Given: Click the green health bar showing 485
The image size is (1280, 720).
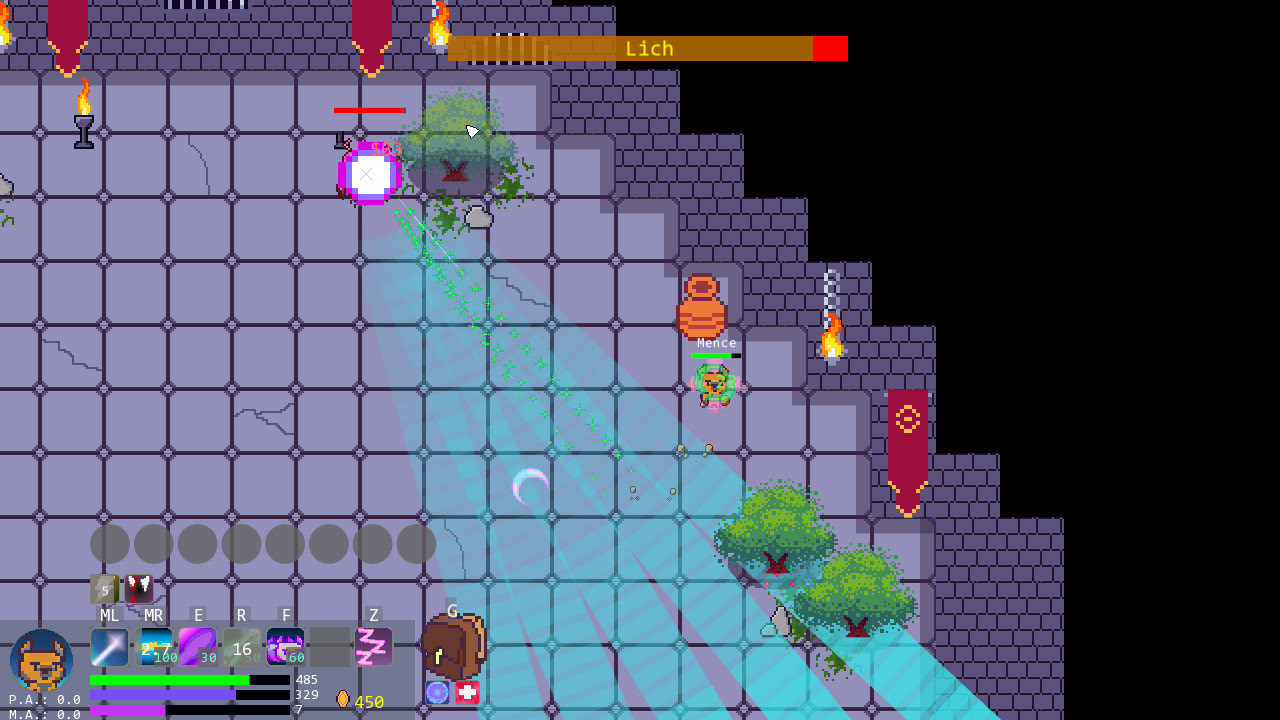Looking at the screenshot, I should (170, 679).
